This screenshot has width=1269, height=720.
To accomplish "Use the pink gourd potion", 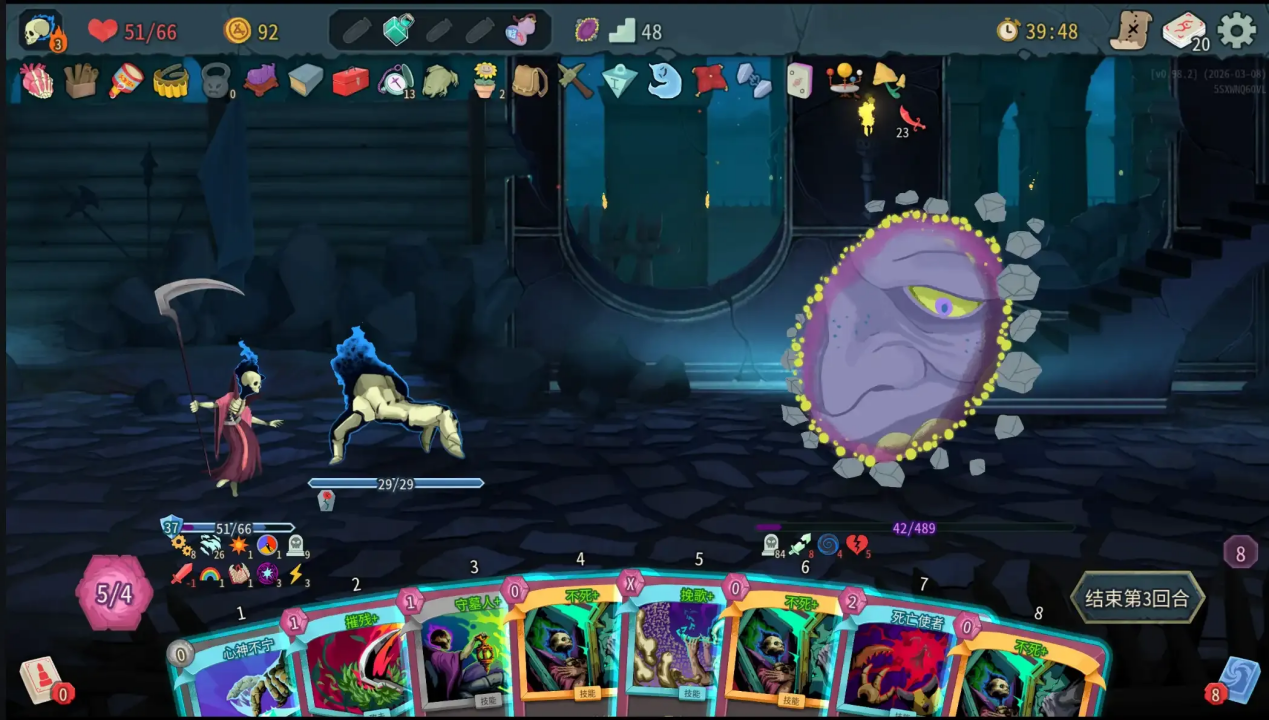I will tap(522, 30).
